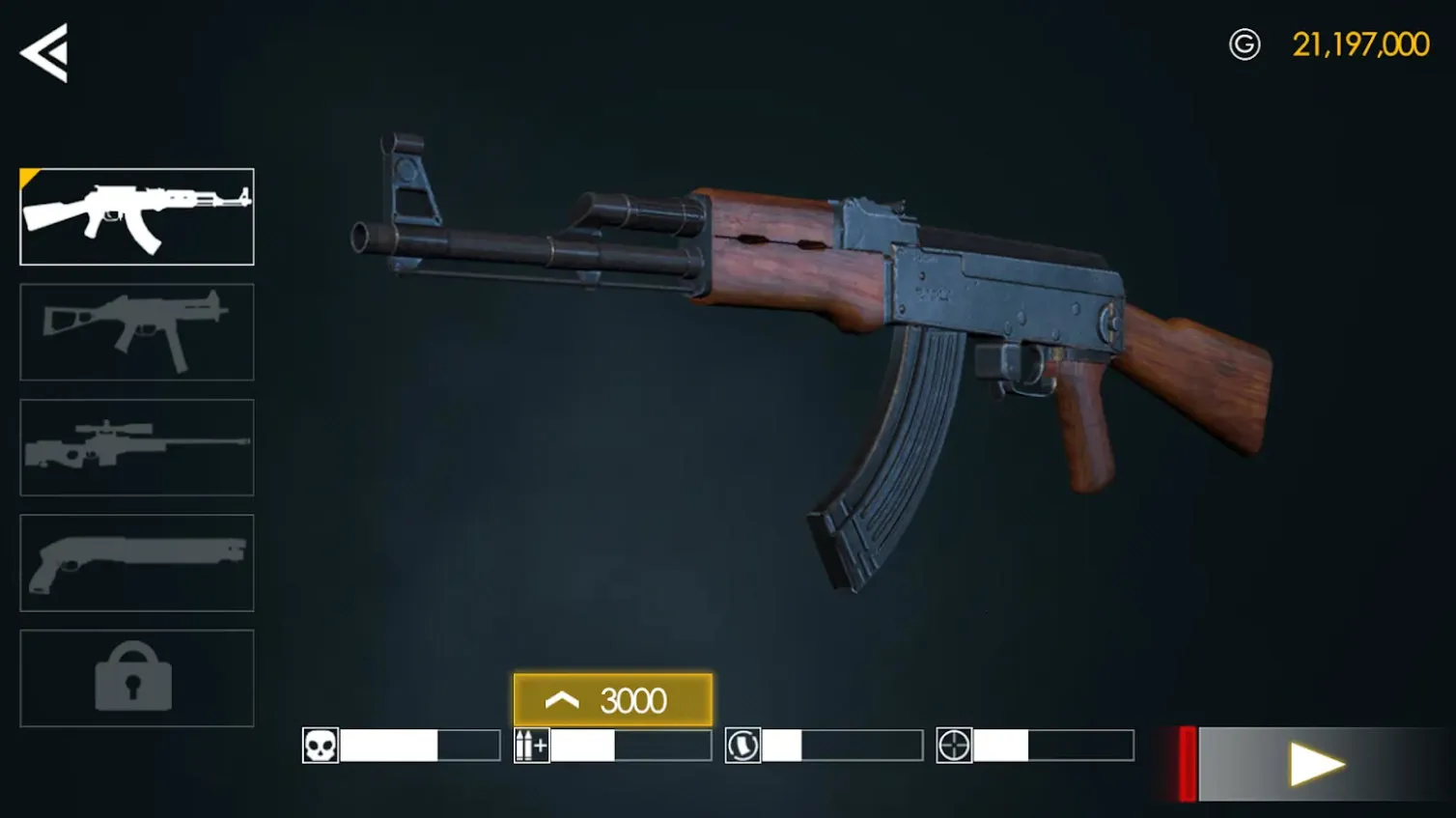Image resolution: width=1456 pixels, height=818 pixels.
Task: Select the skull damage stat icon
Action: point(320,745)
